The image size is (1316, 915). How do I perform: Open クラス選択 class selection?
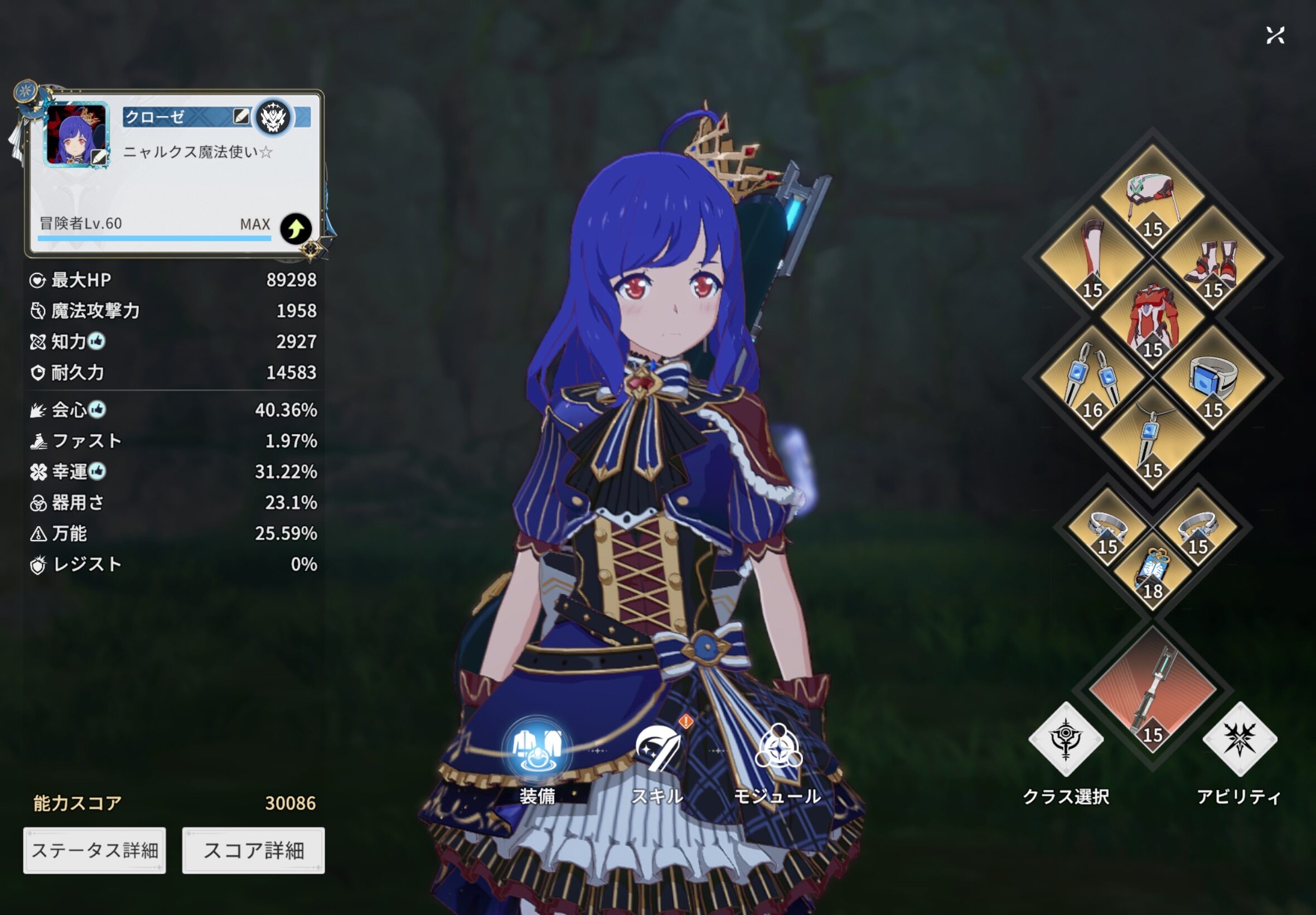1066,740
